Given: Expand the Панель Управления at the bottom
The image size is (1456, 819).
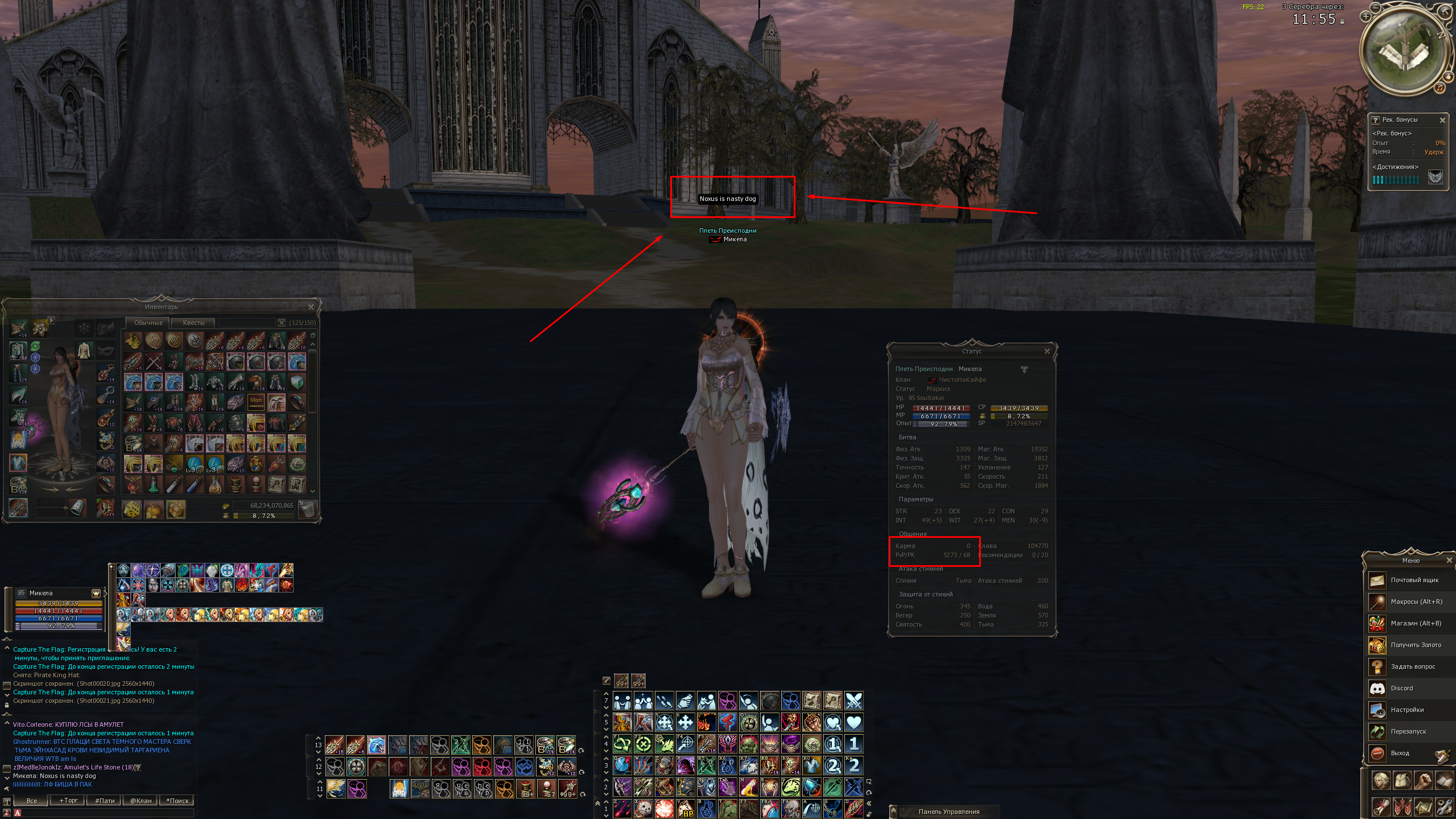Looking at the screenshot, I should pos(893,810).
